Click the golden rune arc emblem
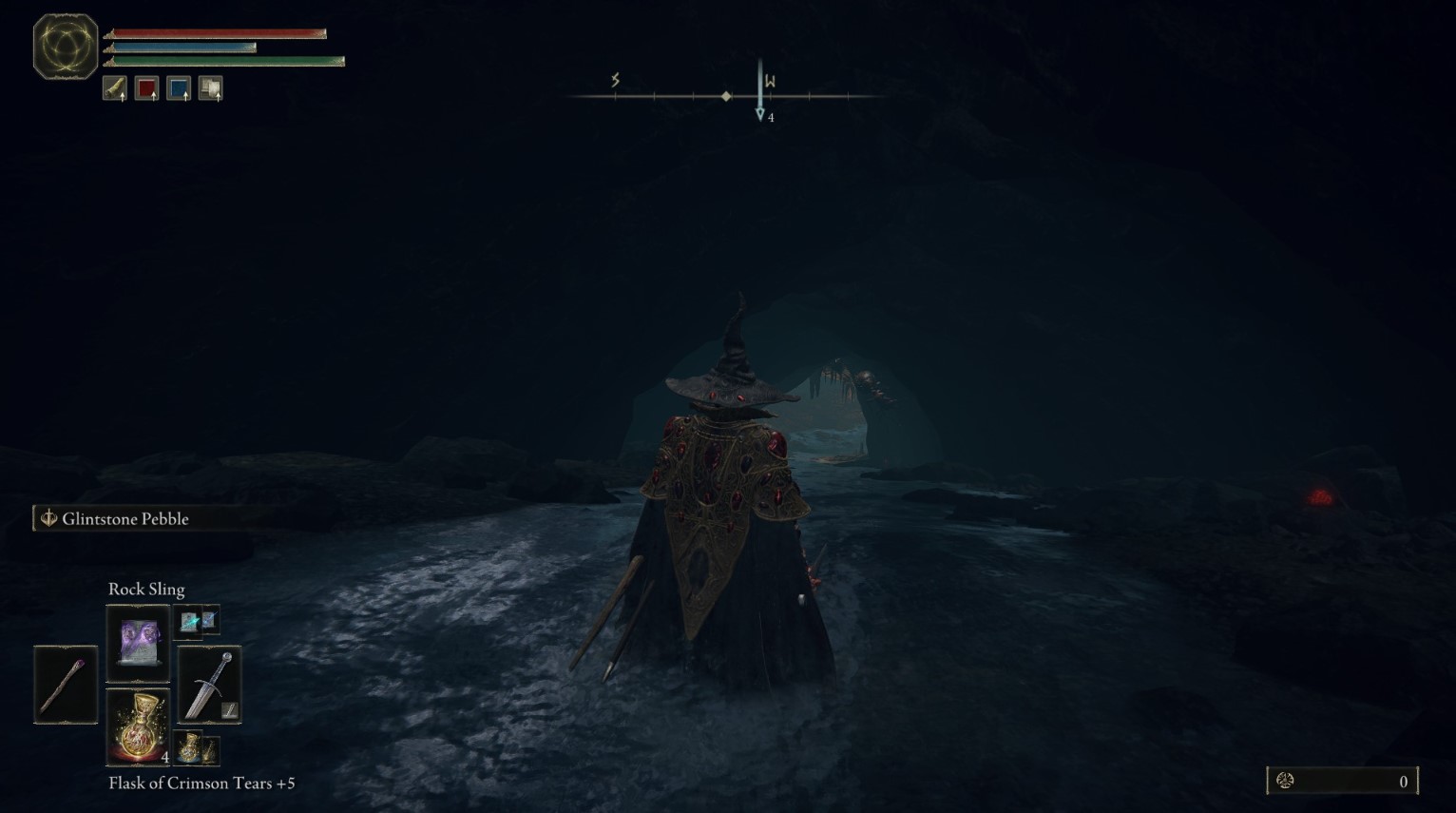Image resolution: width=1456 pixels, height=813 pixels. click(x=66, y=46)
